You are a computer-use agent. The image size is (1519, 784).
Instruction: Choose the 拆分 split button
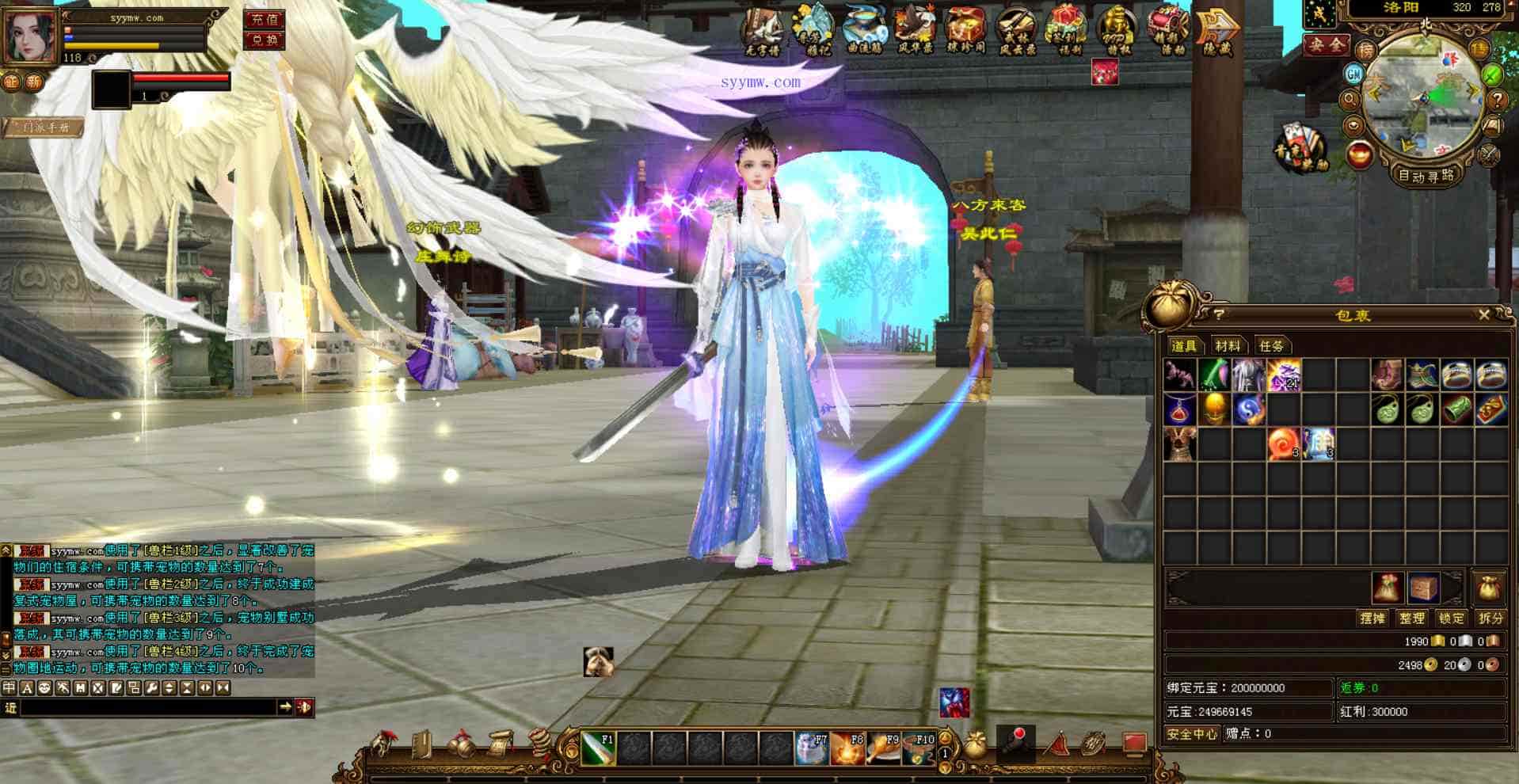[x=1490, y=618]
